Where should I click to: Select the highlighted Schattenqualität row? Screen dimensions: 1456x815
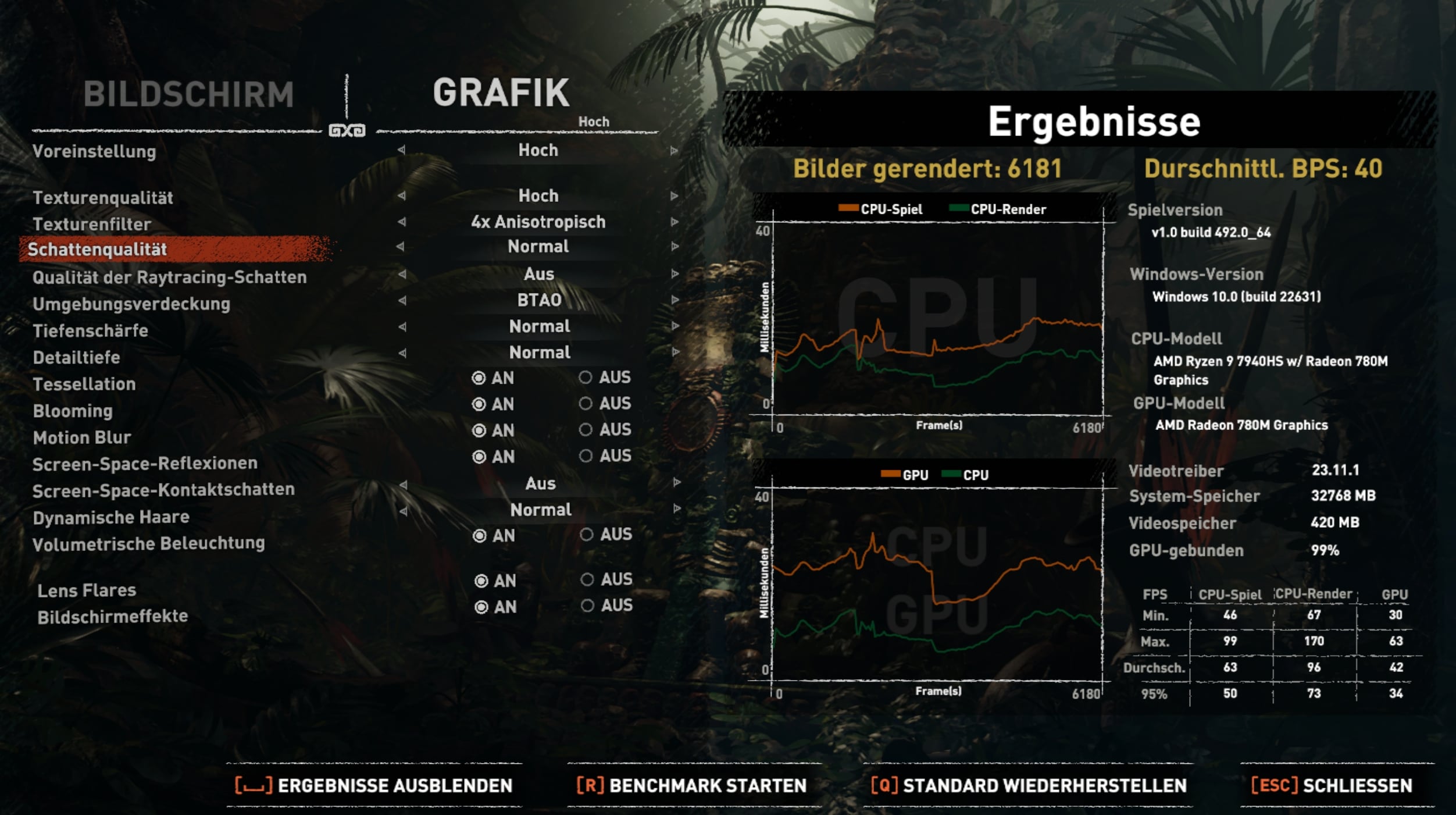point(174,250)
